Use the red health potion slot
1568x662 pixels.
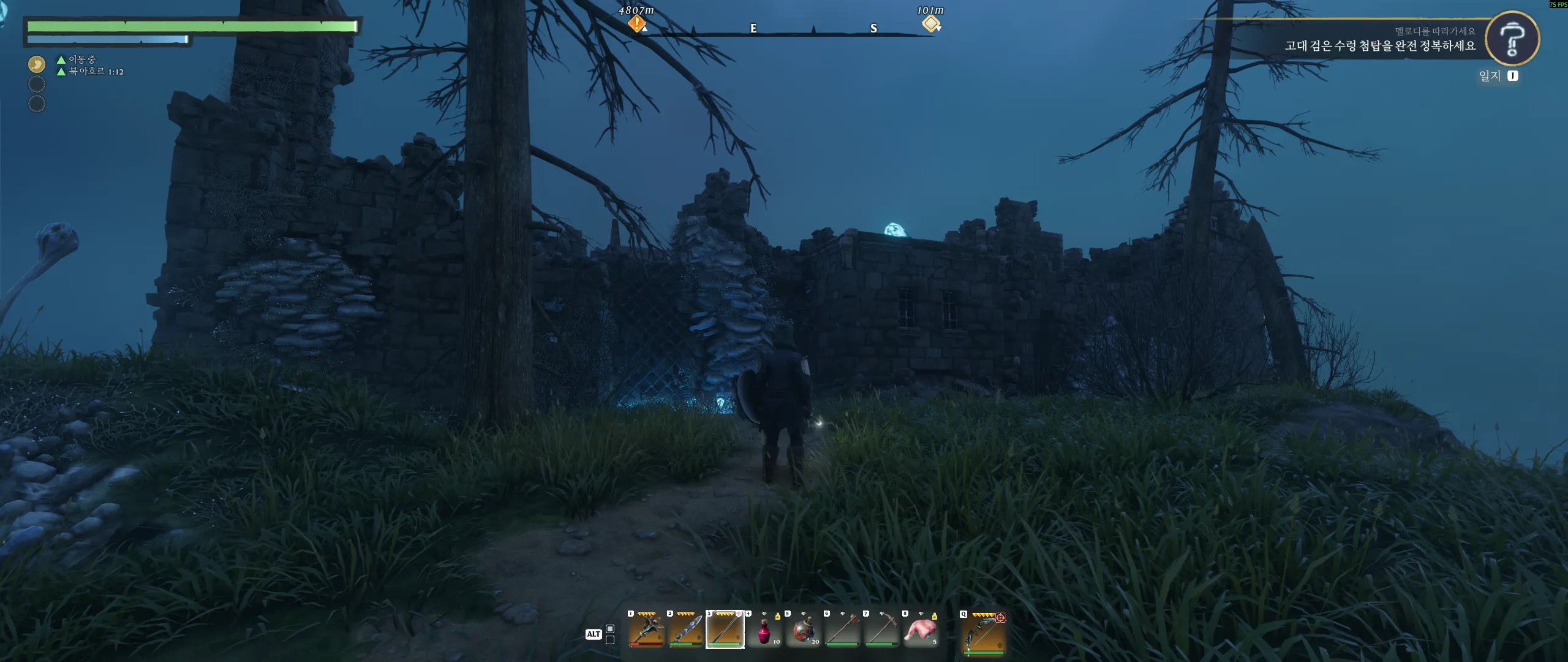764,631
